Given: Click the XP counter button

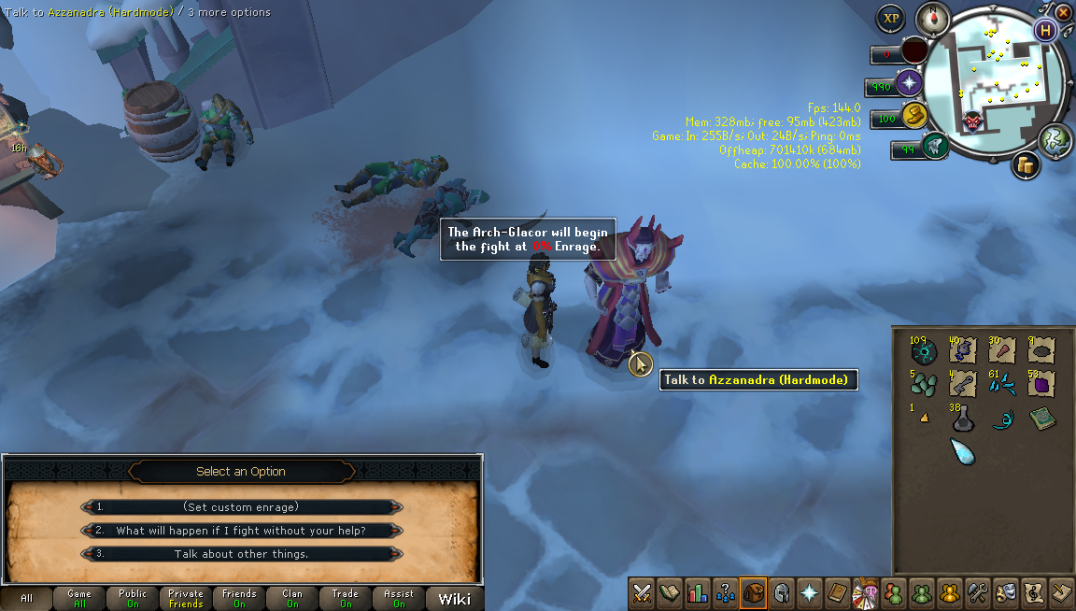Looking at the screenshot, I should click(890, 18).
